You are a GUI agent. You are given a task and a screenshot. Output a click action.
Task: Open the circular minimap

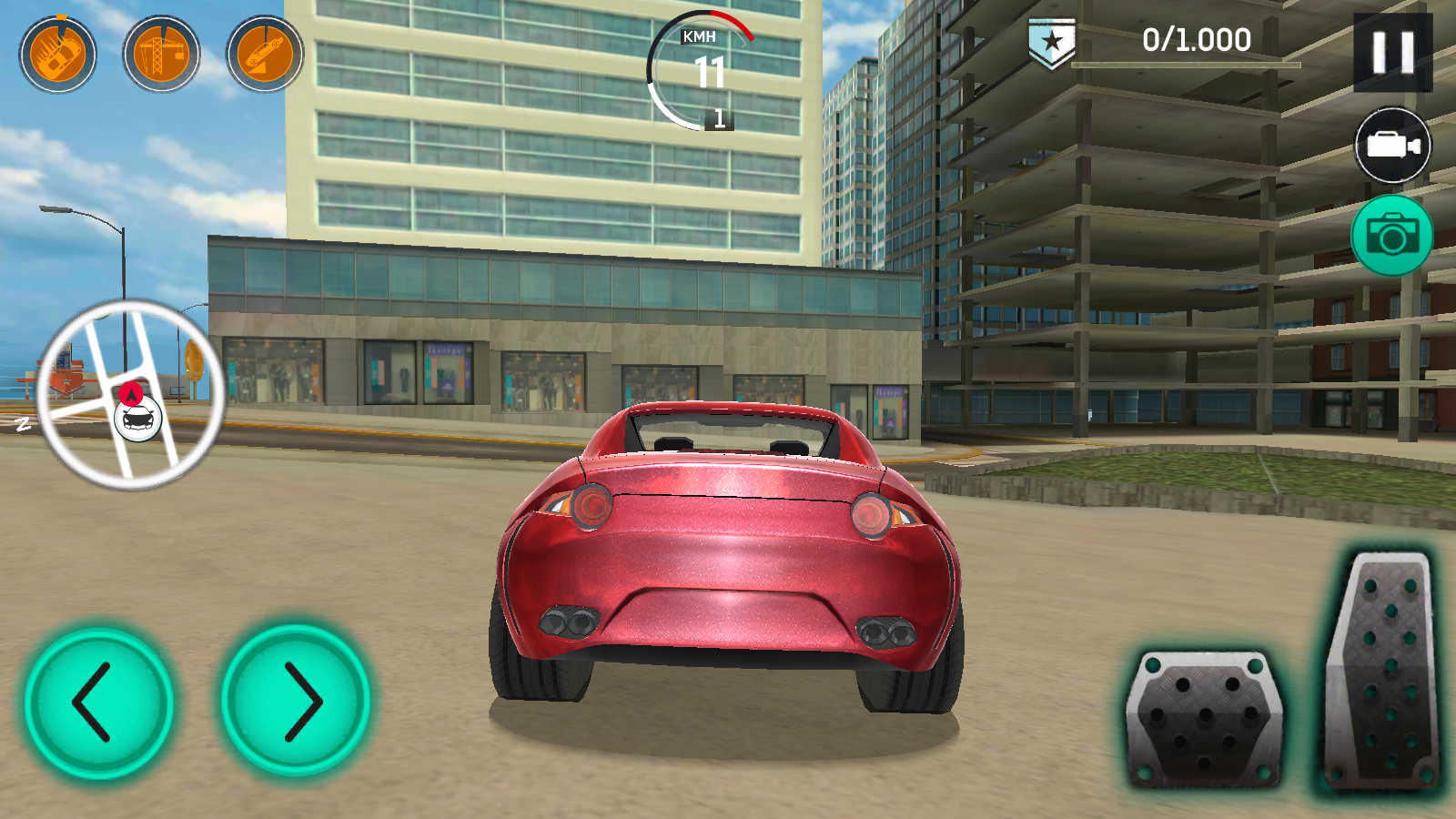tap(130, 394)
